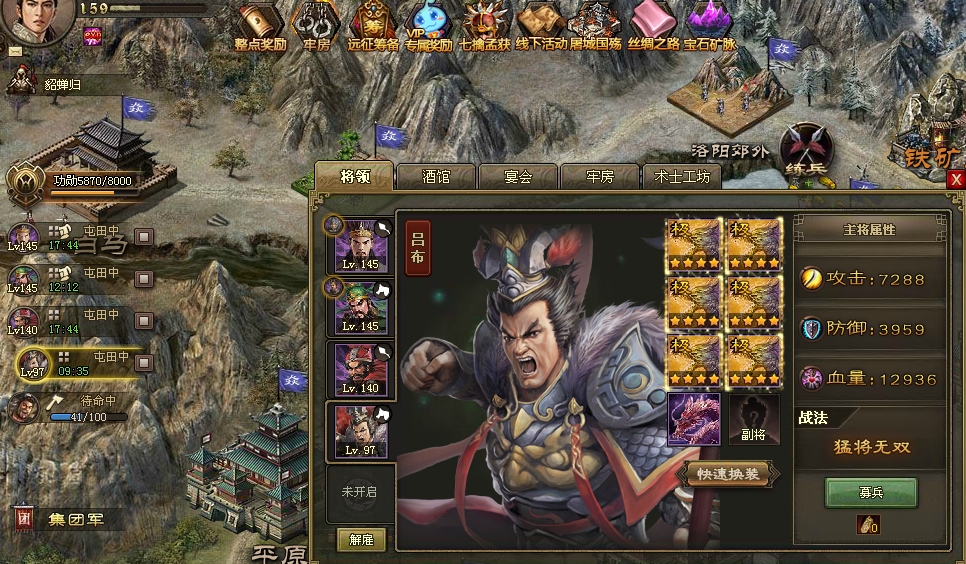Click the 解雇 dismiss button
This screenshot has width=966, height=564.
(x=361, y=539)
